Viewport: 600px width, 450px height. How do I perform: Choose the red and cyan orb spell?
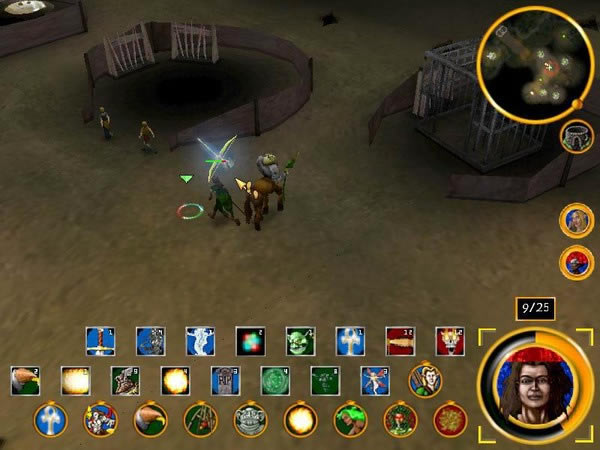pyautogui.click(x=250, y=342)
